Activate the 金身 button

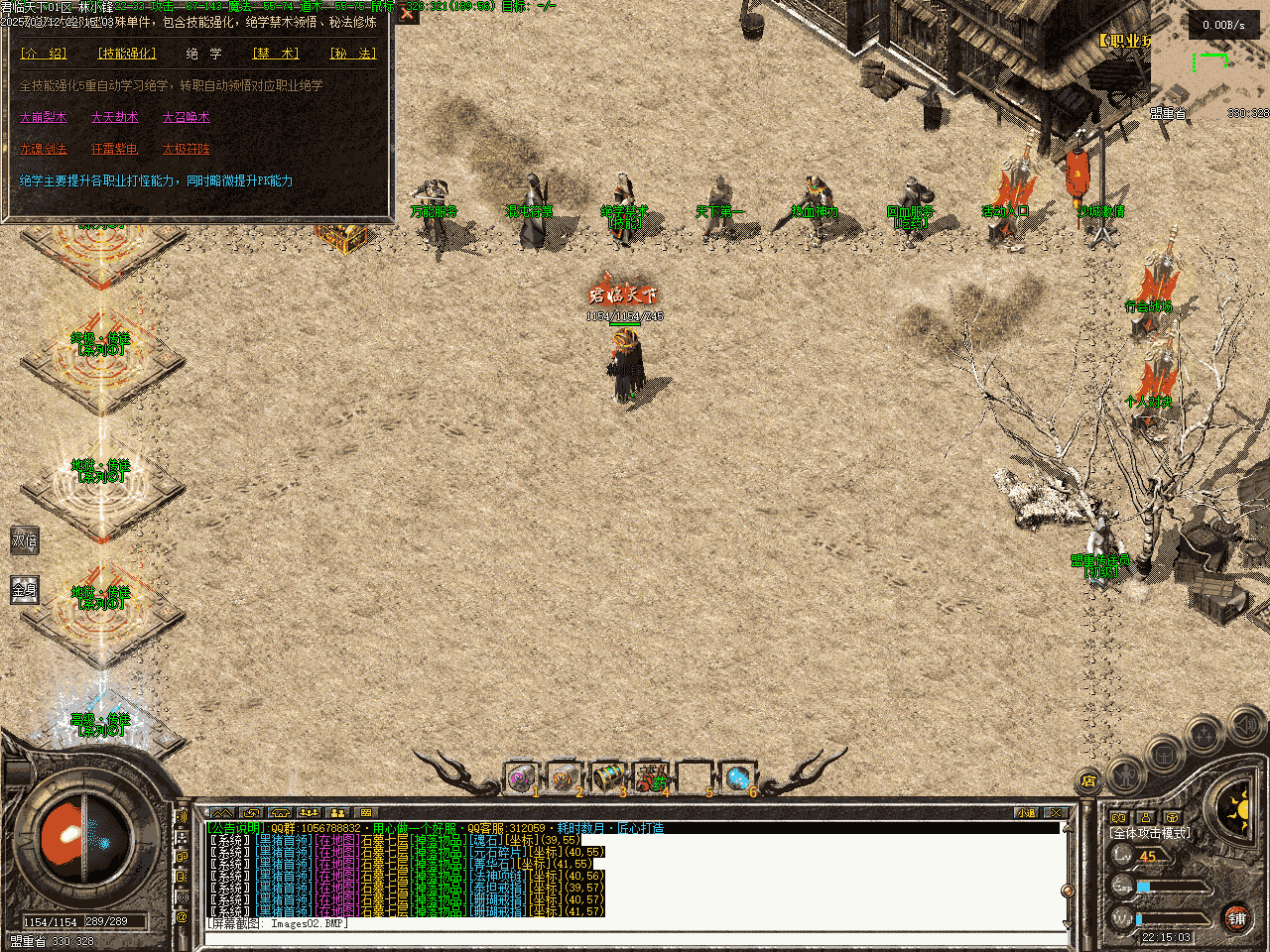(x=24, y=590)
